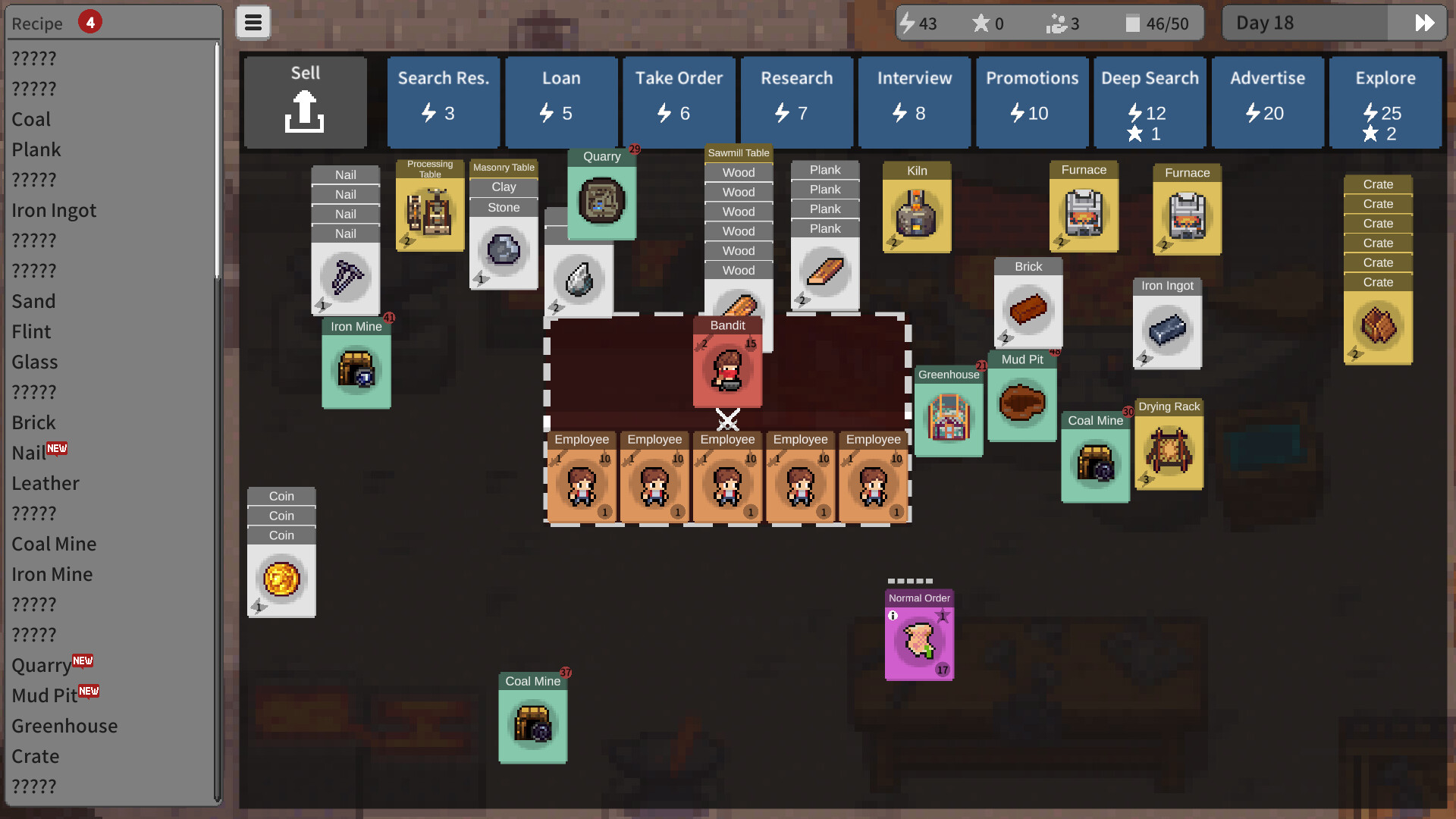Start an Explore action for 25 energy
The height and width of the screenshot is (819, 1456).
(x=1385, y=102)
